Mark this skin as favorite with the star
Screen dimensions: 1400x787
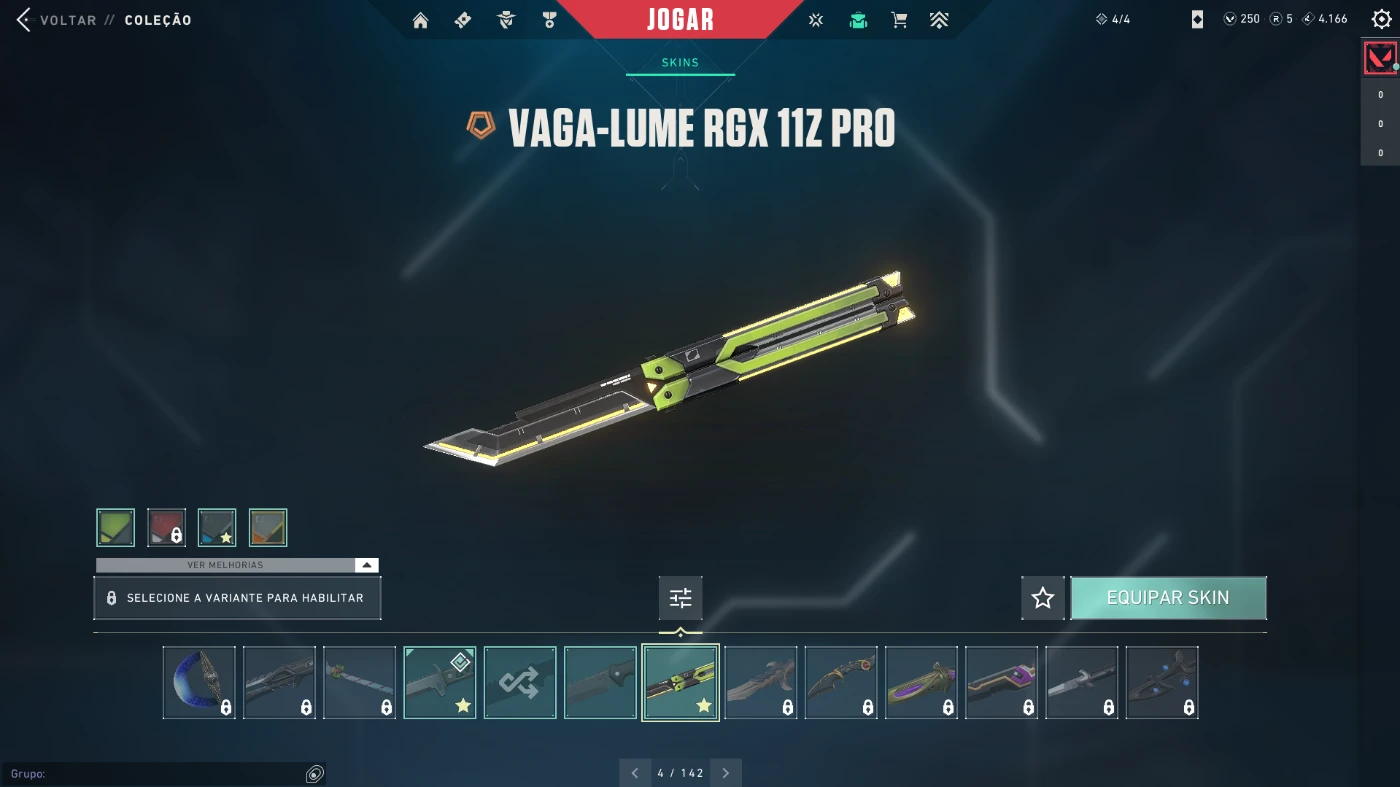click(x=1042, y=598)
